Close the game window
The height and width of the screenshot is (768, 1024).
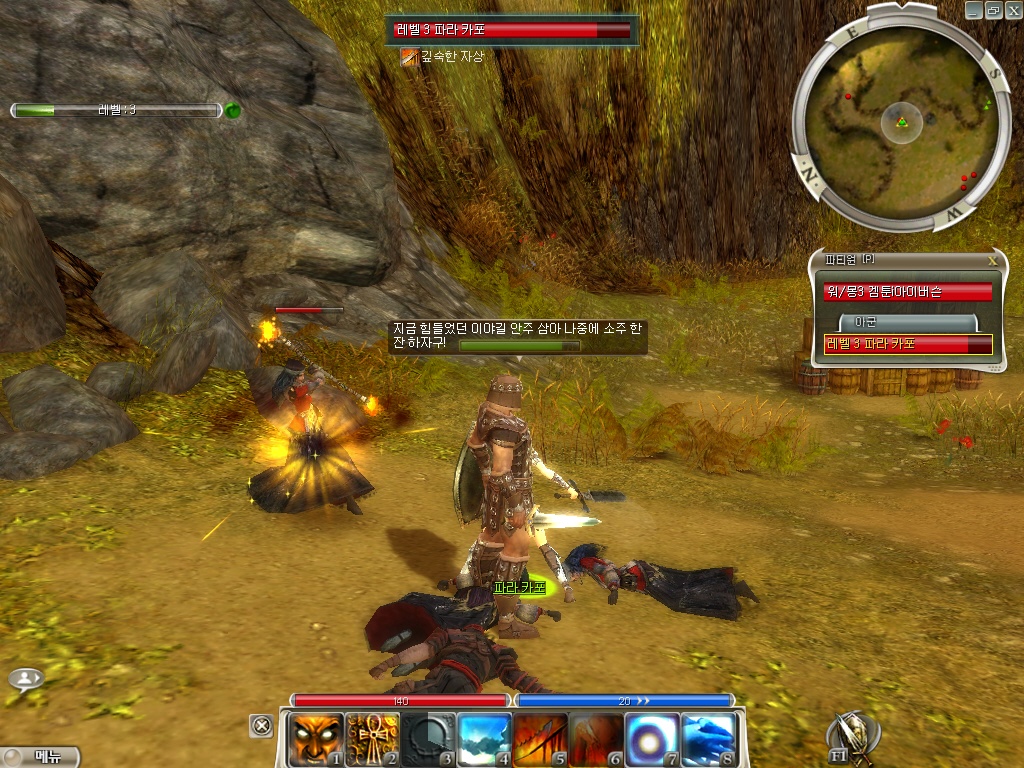coord(1012,10)
